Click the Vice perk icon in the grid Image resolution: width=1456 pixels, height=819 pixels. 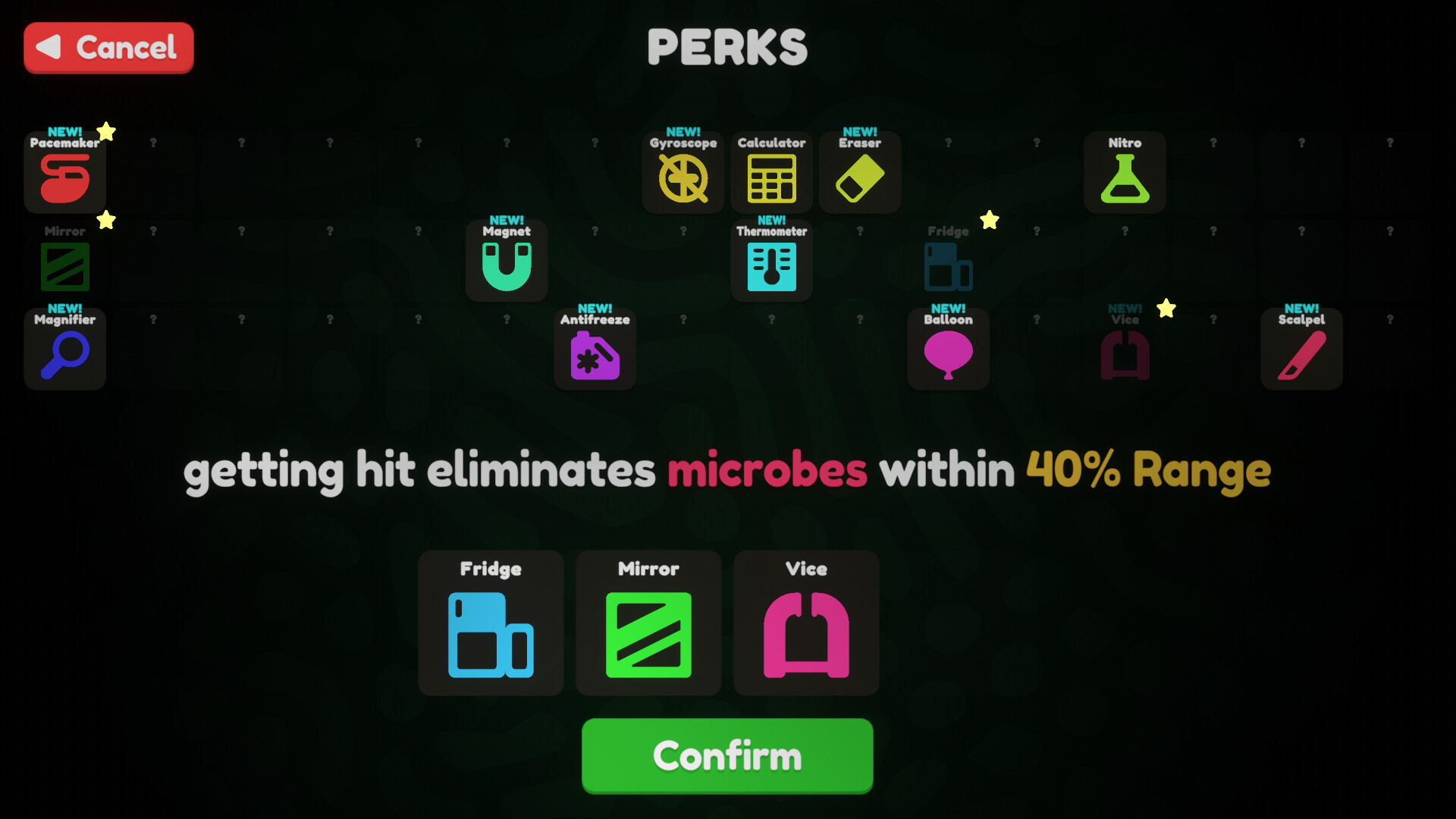[x=1125, y=353]
